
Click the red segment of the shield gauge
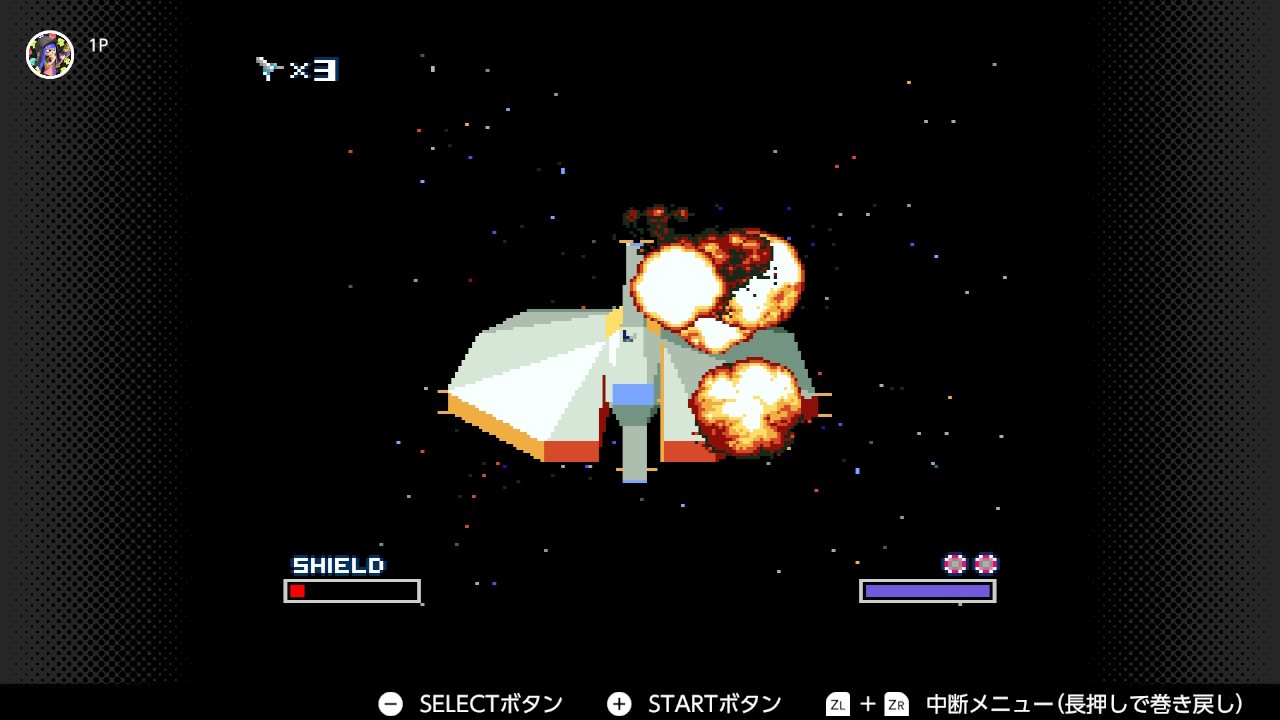click(x=297, y=590)
